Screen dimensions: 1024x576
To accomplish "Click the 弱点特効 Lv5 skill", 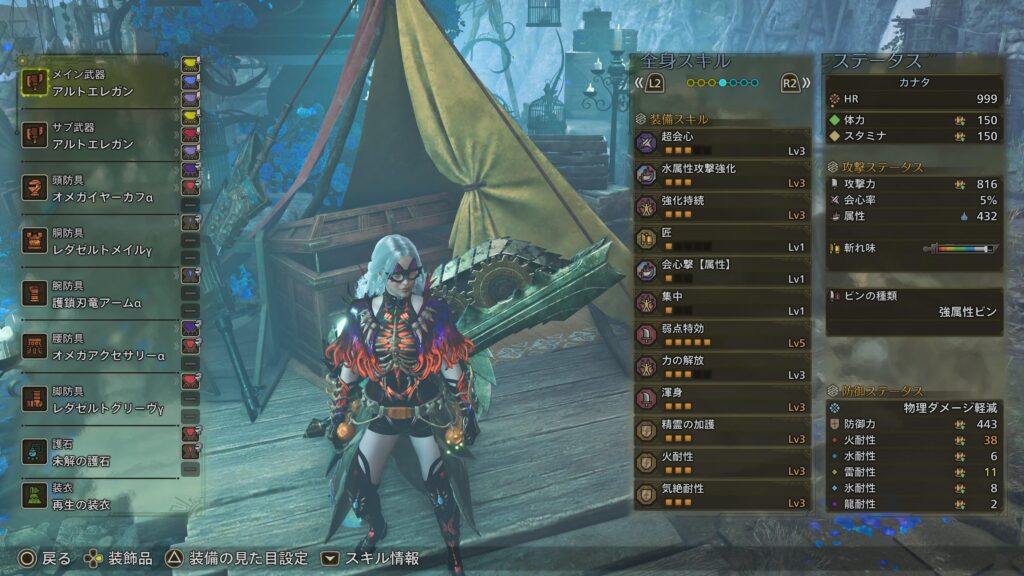I will (721, 335).
